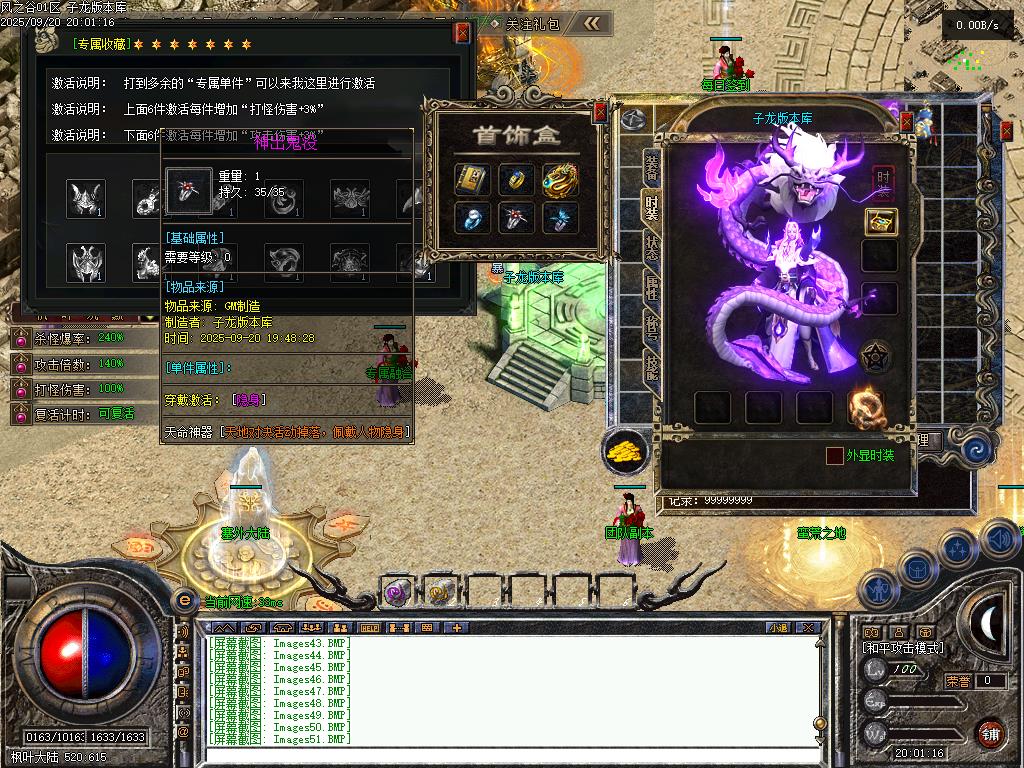Select the flaming golden ring slot
This screenshot has width=1024, height=768.
click(x=866, y=408)
